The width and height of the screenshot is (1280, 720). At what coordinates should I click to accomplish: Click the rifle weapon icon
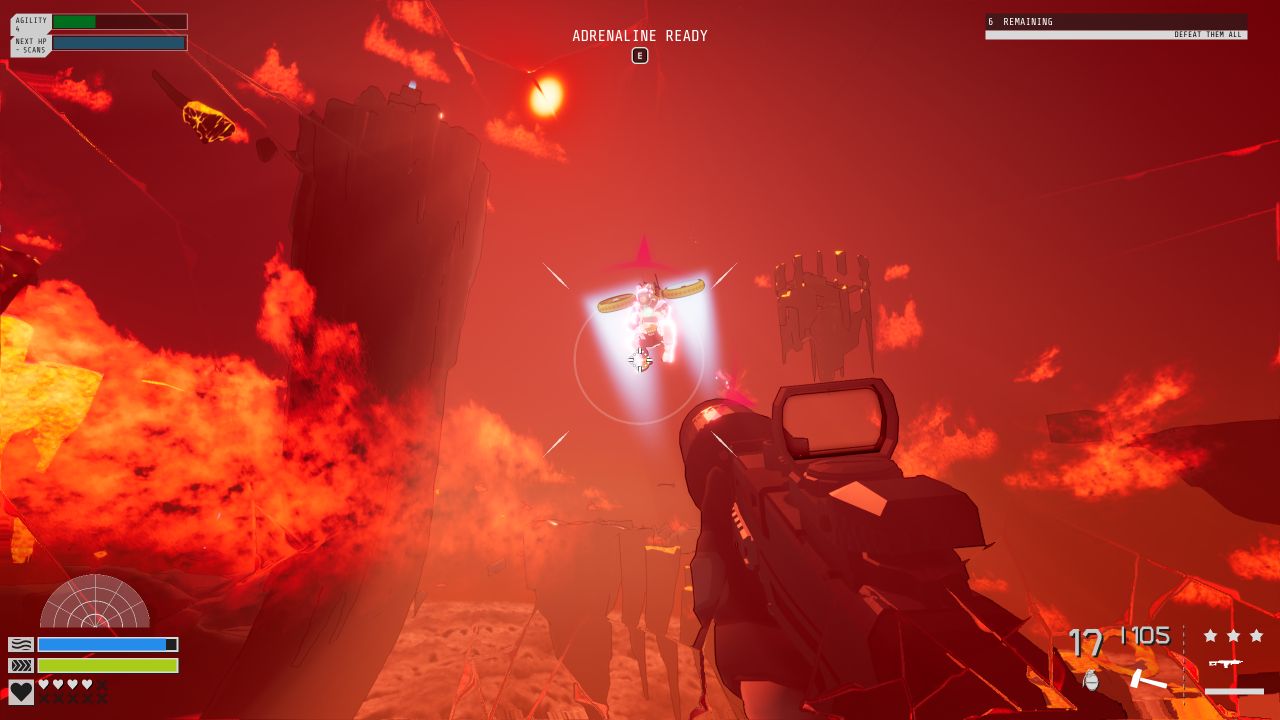click(1225, 663)
